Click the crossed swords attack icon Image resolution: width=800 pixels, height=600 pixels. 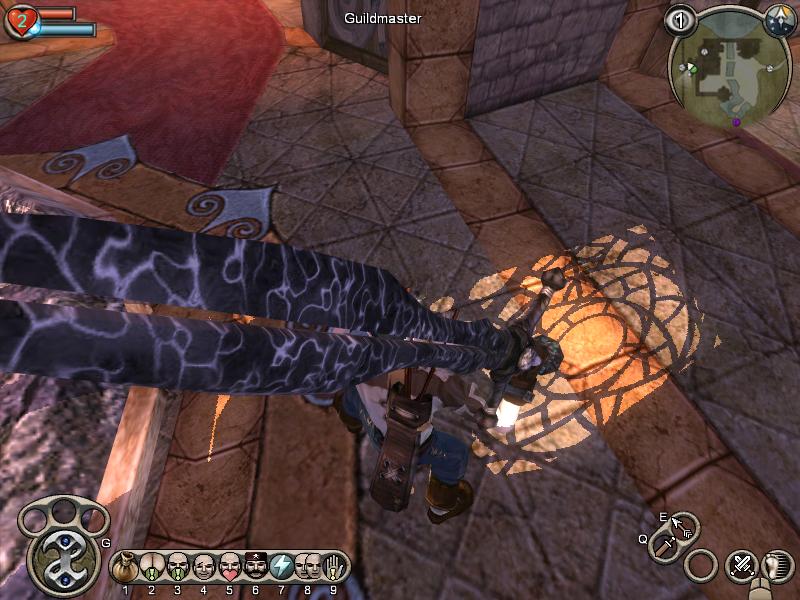[742, 566]
